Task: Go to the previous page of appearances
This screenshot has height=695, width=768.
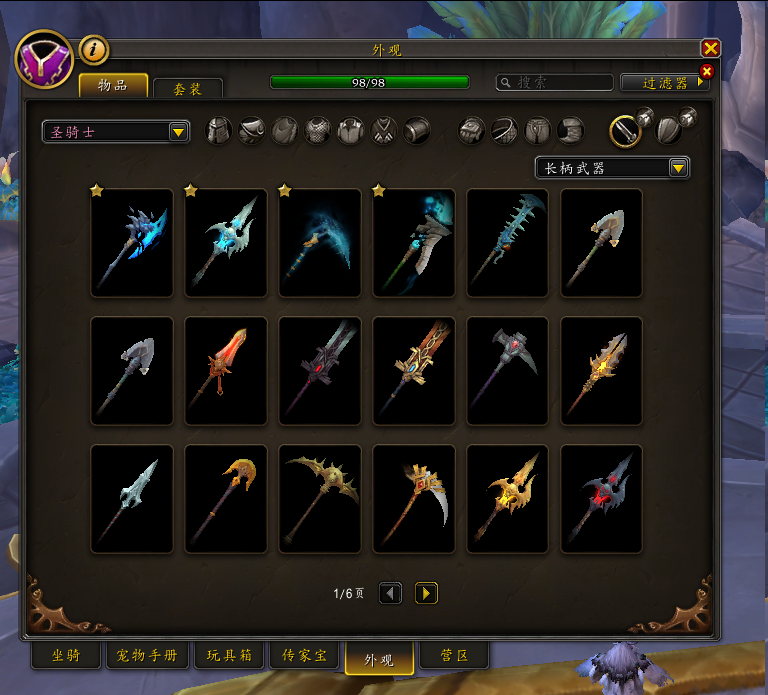Action: [x=391, y=594]
